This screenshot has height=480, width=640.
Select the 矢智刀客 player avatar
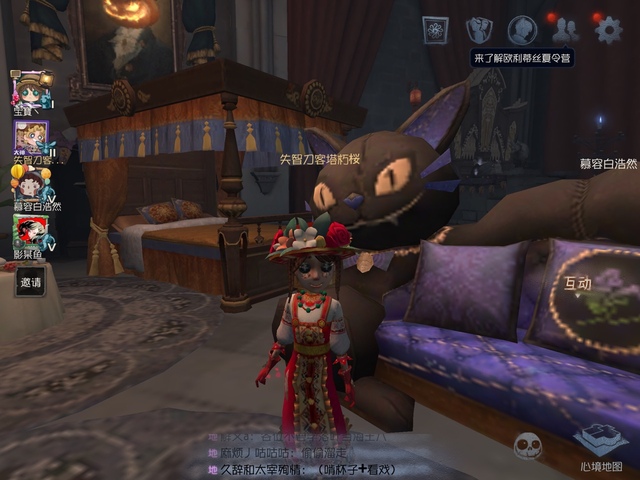31,139
